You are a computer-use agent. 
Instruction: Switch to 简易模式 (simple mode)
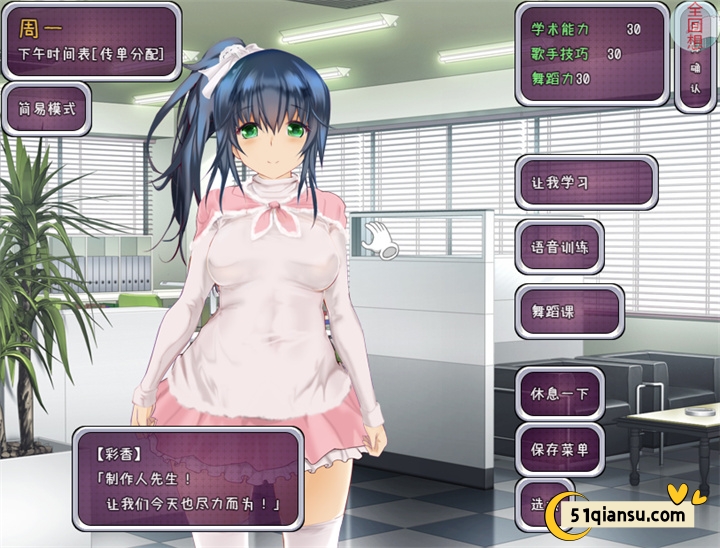47,108
